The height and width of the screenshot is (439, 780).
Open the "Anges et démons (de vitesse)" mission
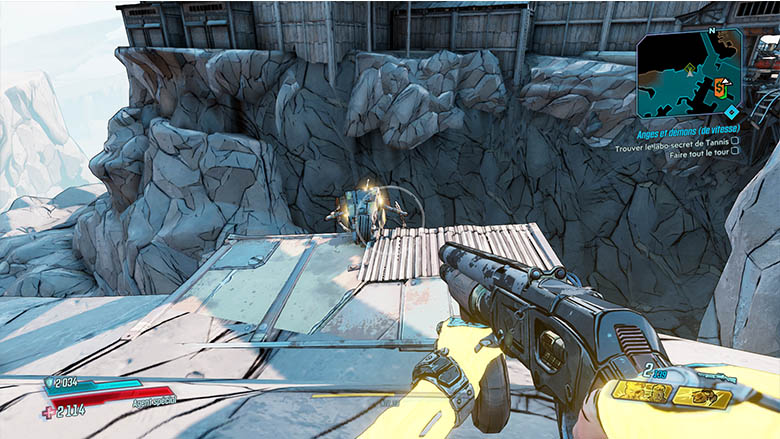coord(687,133)
